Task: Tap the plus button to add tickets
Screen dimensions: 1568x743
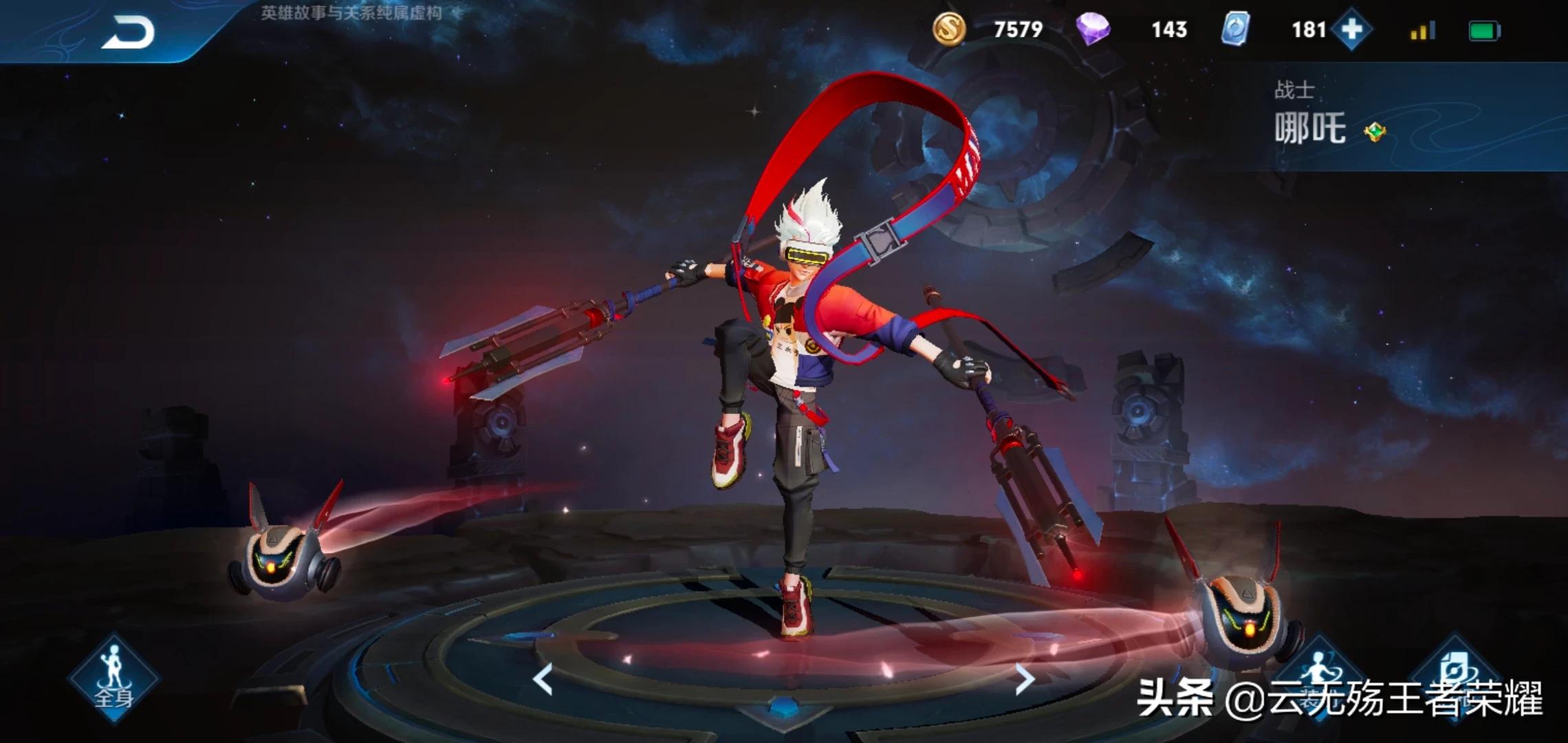Action: 1351,30
